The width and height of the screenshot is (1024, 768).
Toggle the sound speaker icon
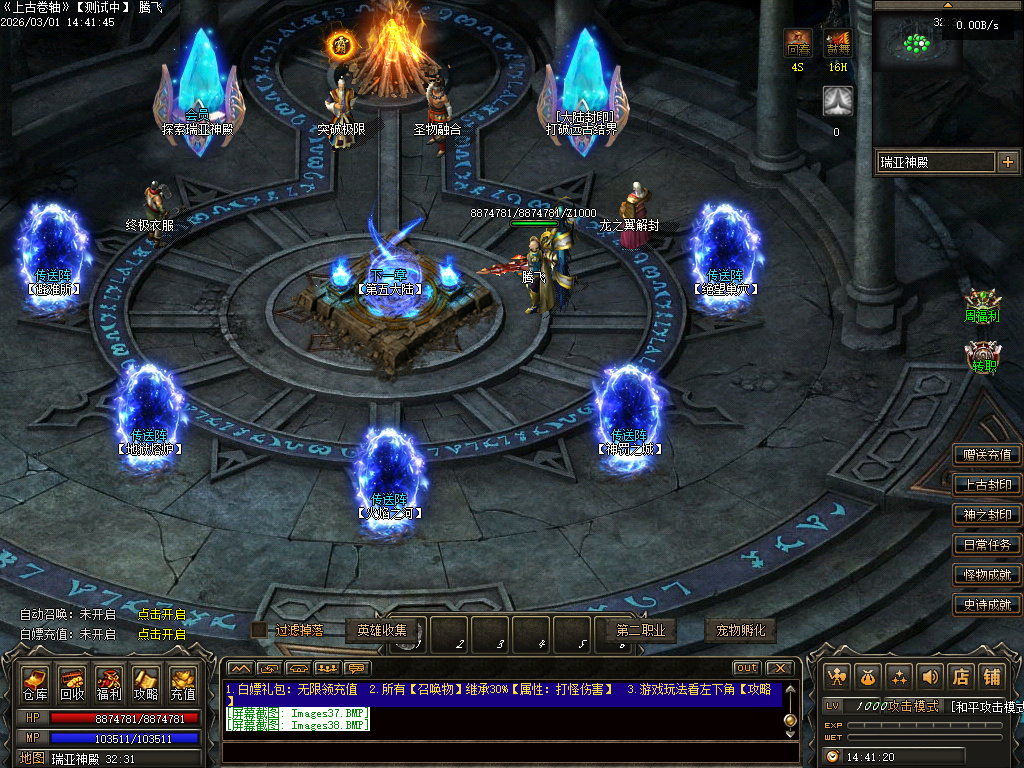(x=931, y=677)
